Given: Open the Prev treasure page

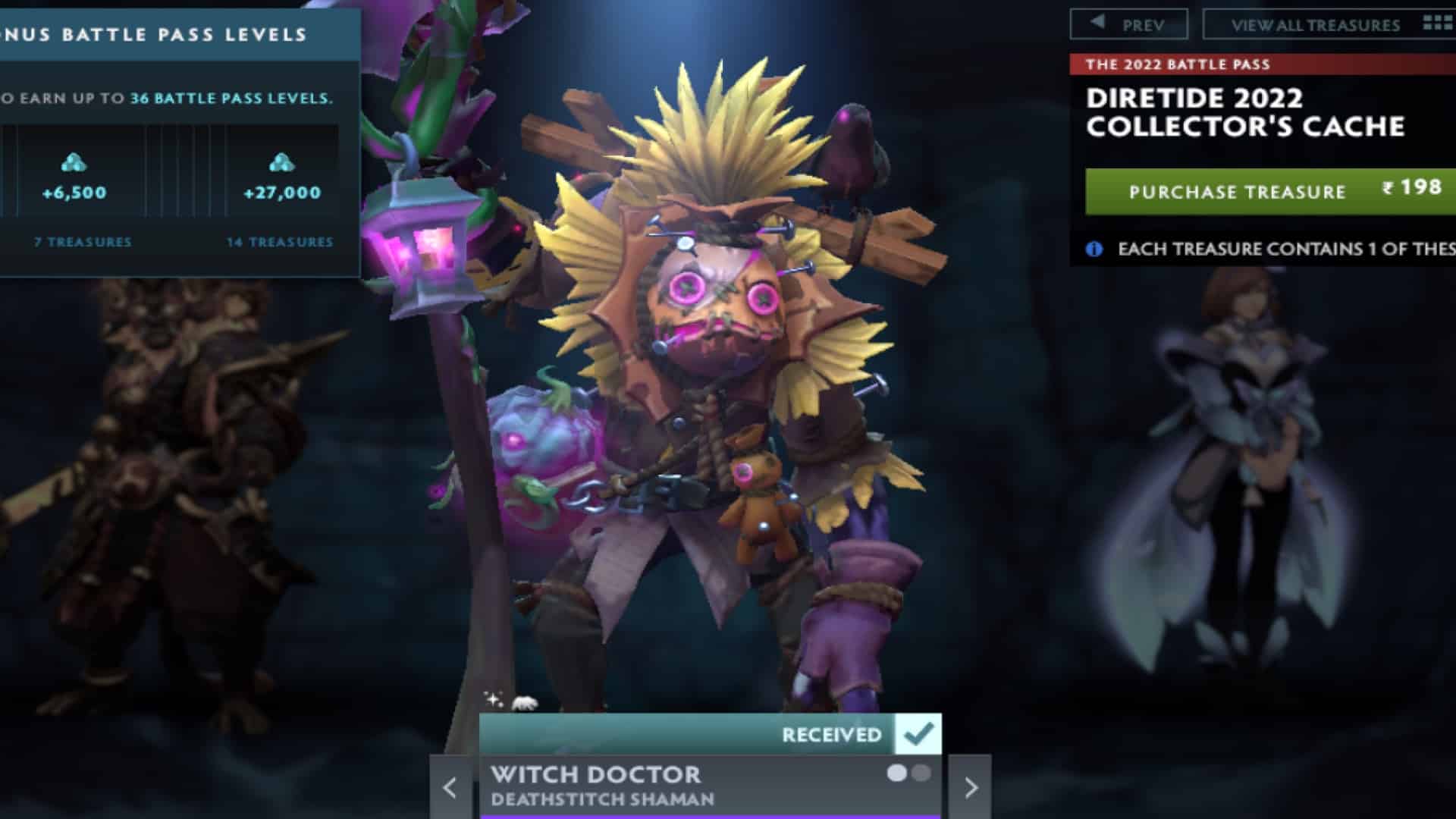Looking at the screenshot, I should (1130, 23).
